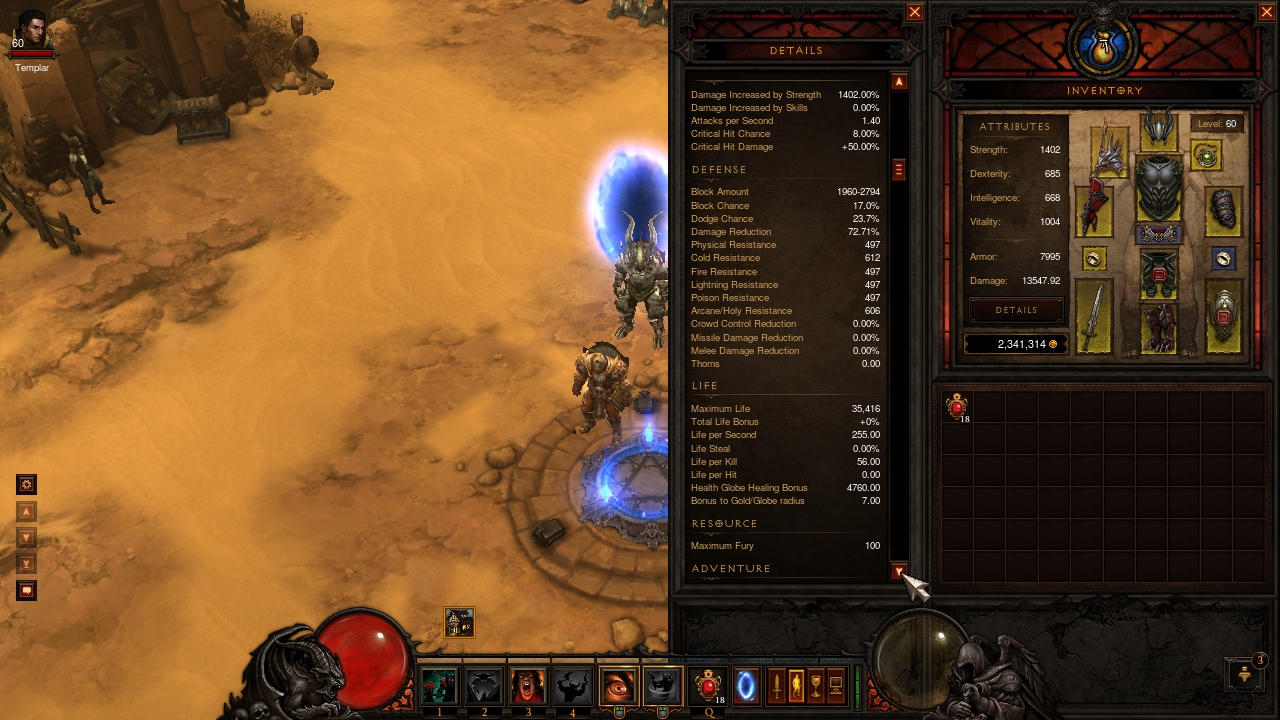Close the Inventory window

coord(1266,12)
